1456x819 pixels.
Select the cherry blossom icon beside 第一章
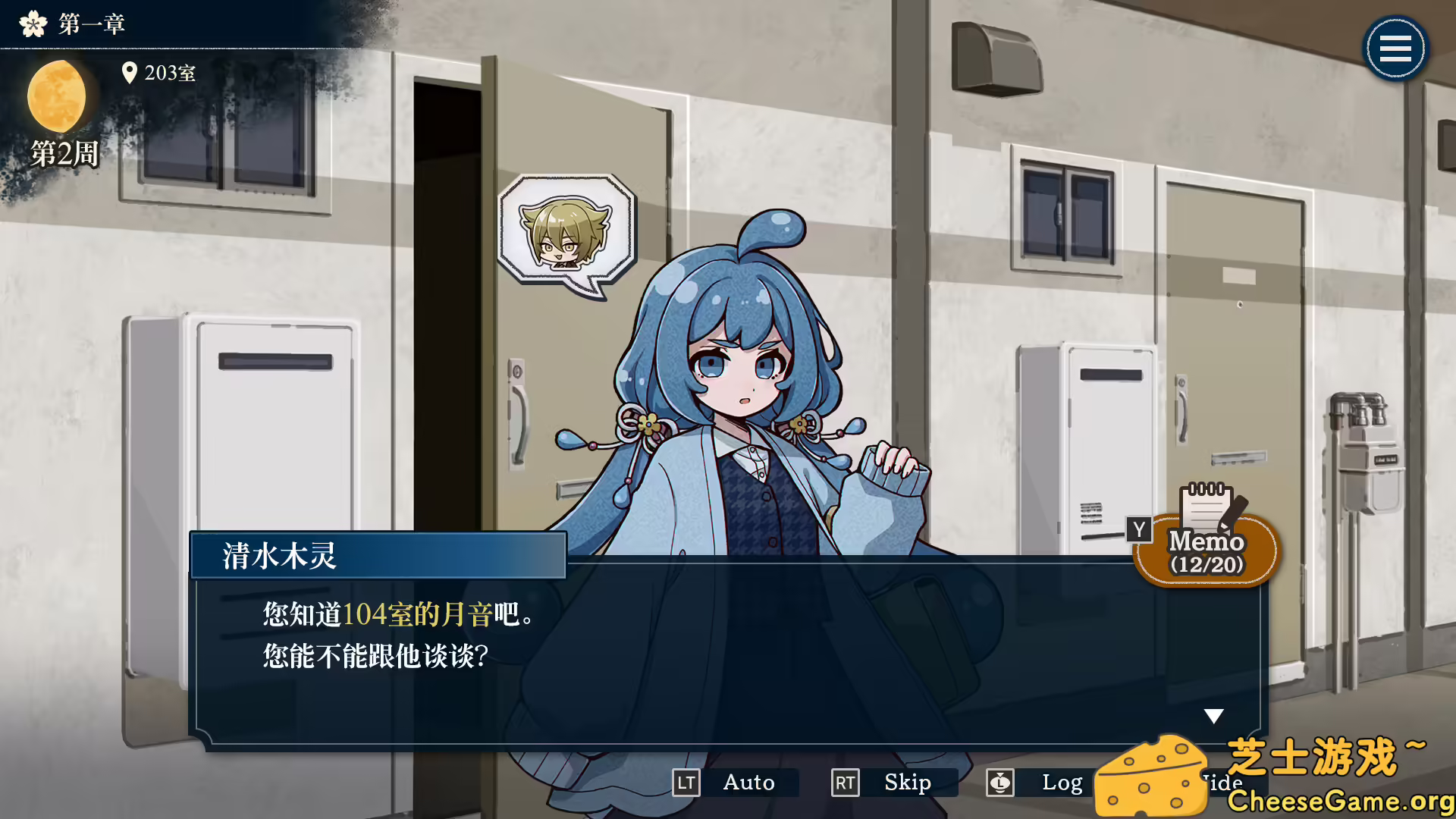pyautogui.click(x=32, y=23)
